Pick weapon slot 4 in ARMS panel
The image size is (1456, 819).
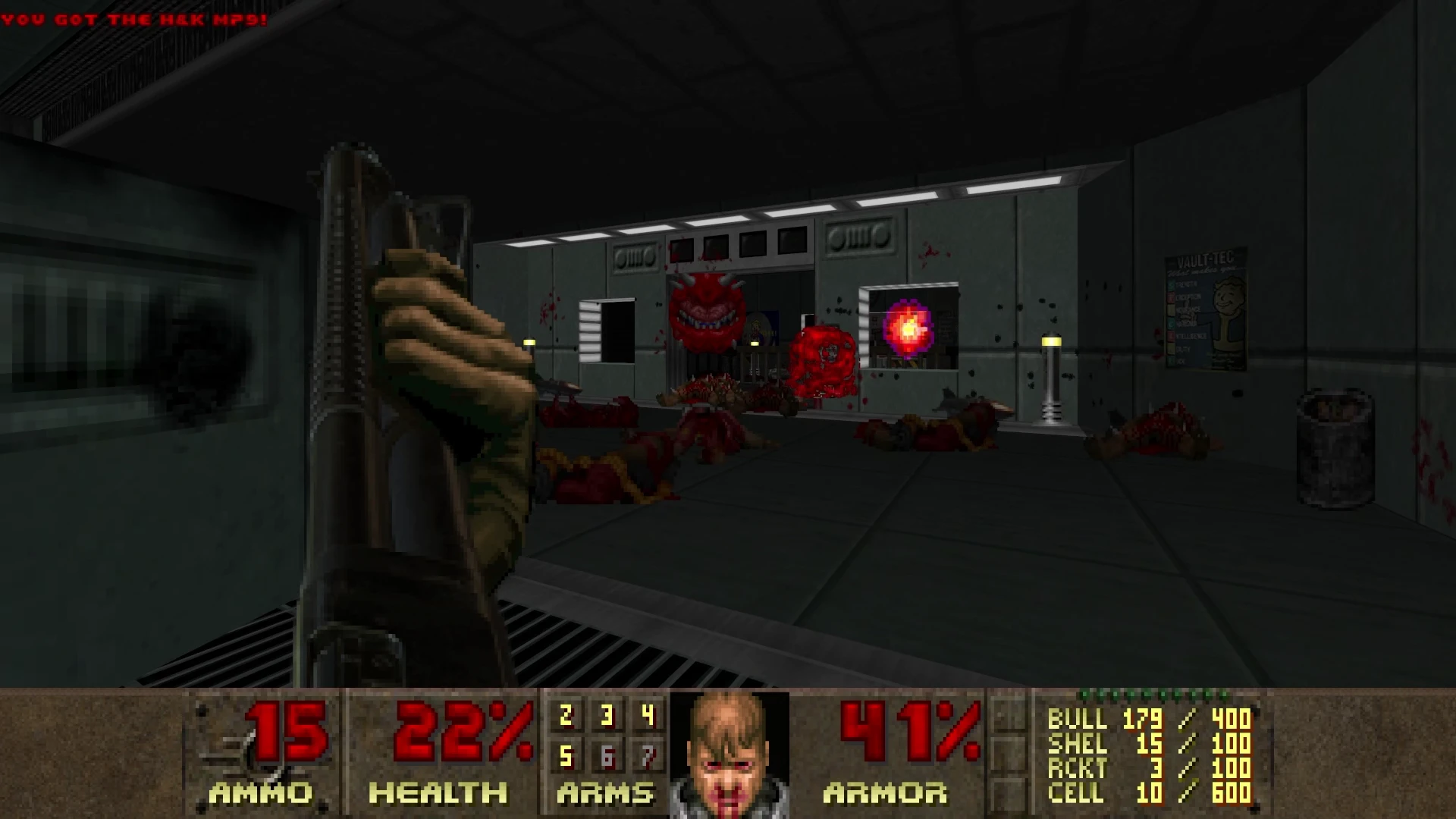[x=648, y=716]
